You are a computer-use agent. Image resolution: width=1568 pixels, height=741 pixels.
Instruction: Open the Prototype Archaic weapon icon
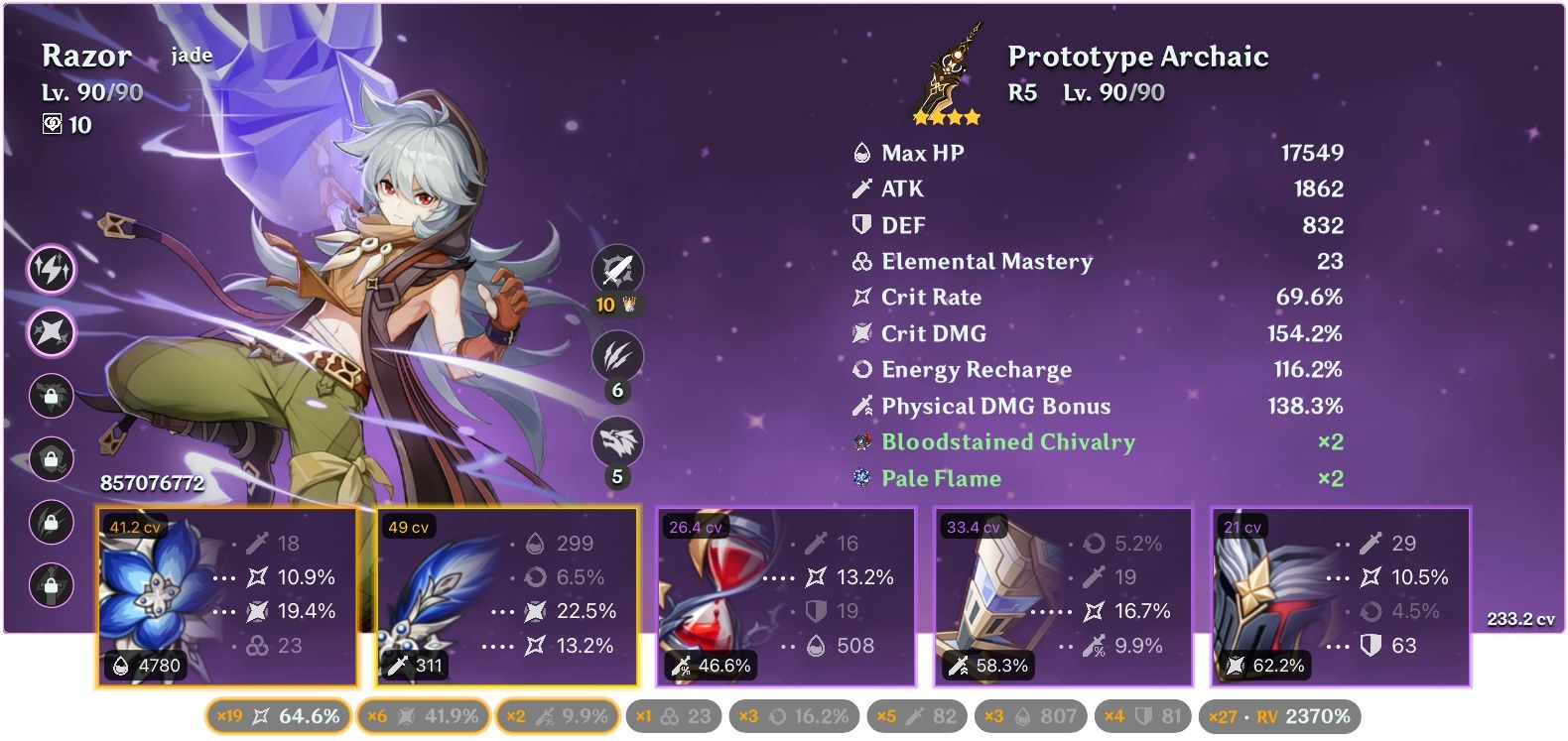tap(948, 69)
